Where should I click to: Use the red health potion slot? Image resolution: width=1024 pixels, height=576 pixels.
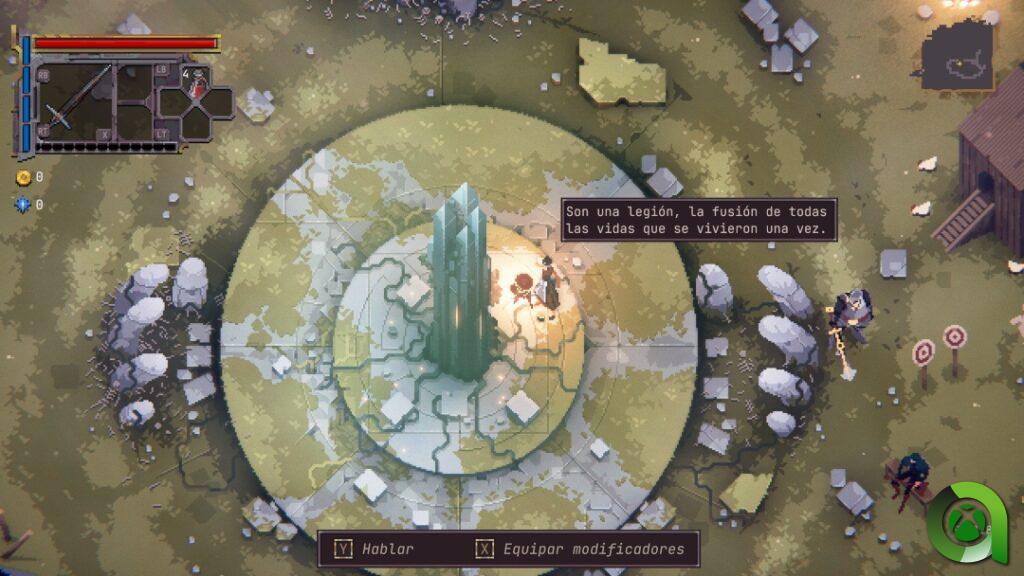point(198,85)
